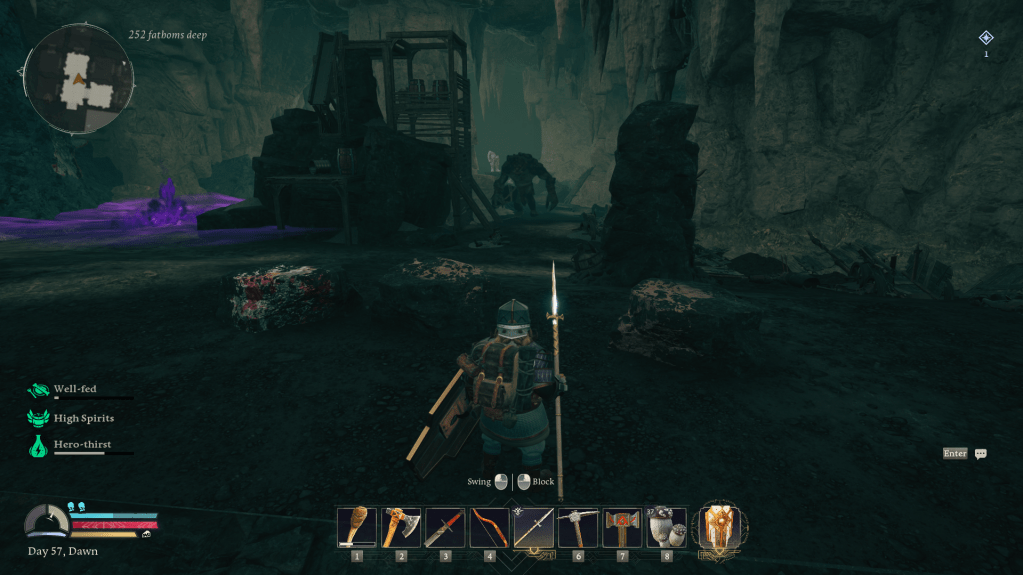The image size is (1023, 575).
Task: Open the circular minimap
Action: click(x=78, y=79)
